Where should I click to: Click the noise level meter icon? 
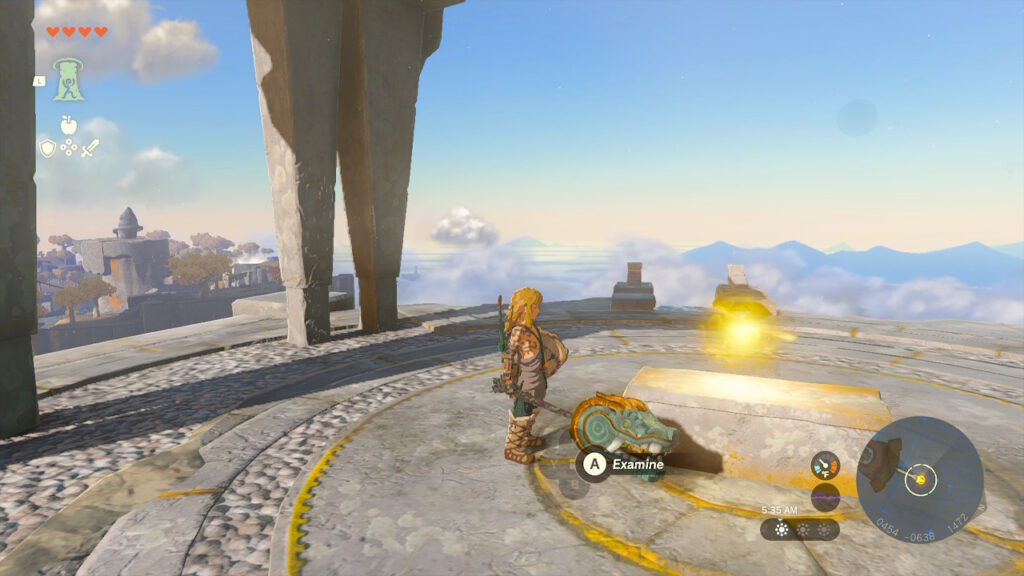(x=825, y=497)
